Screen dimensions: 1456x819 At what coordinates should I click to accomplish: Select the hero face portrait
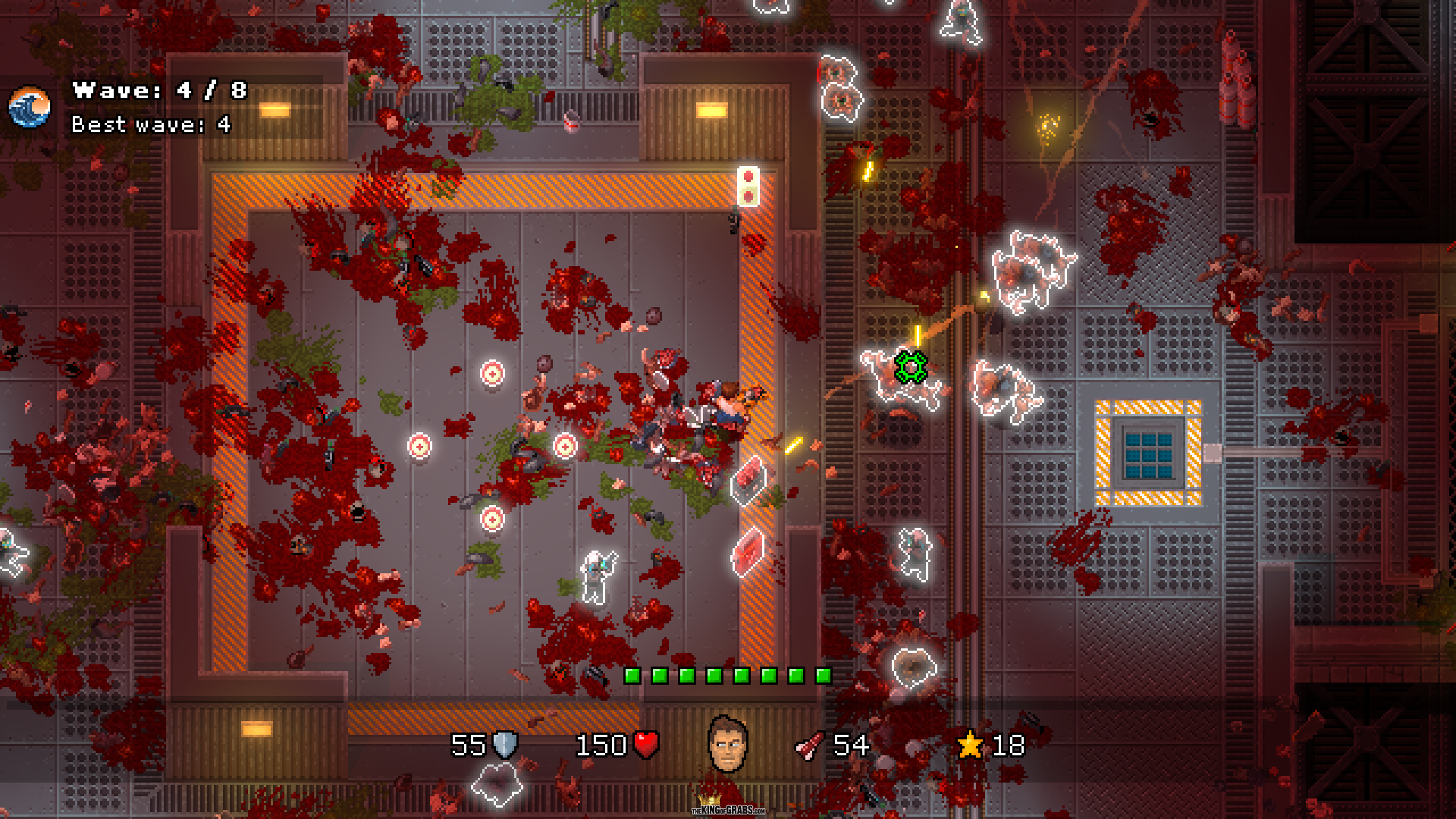point(727,745)
